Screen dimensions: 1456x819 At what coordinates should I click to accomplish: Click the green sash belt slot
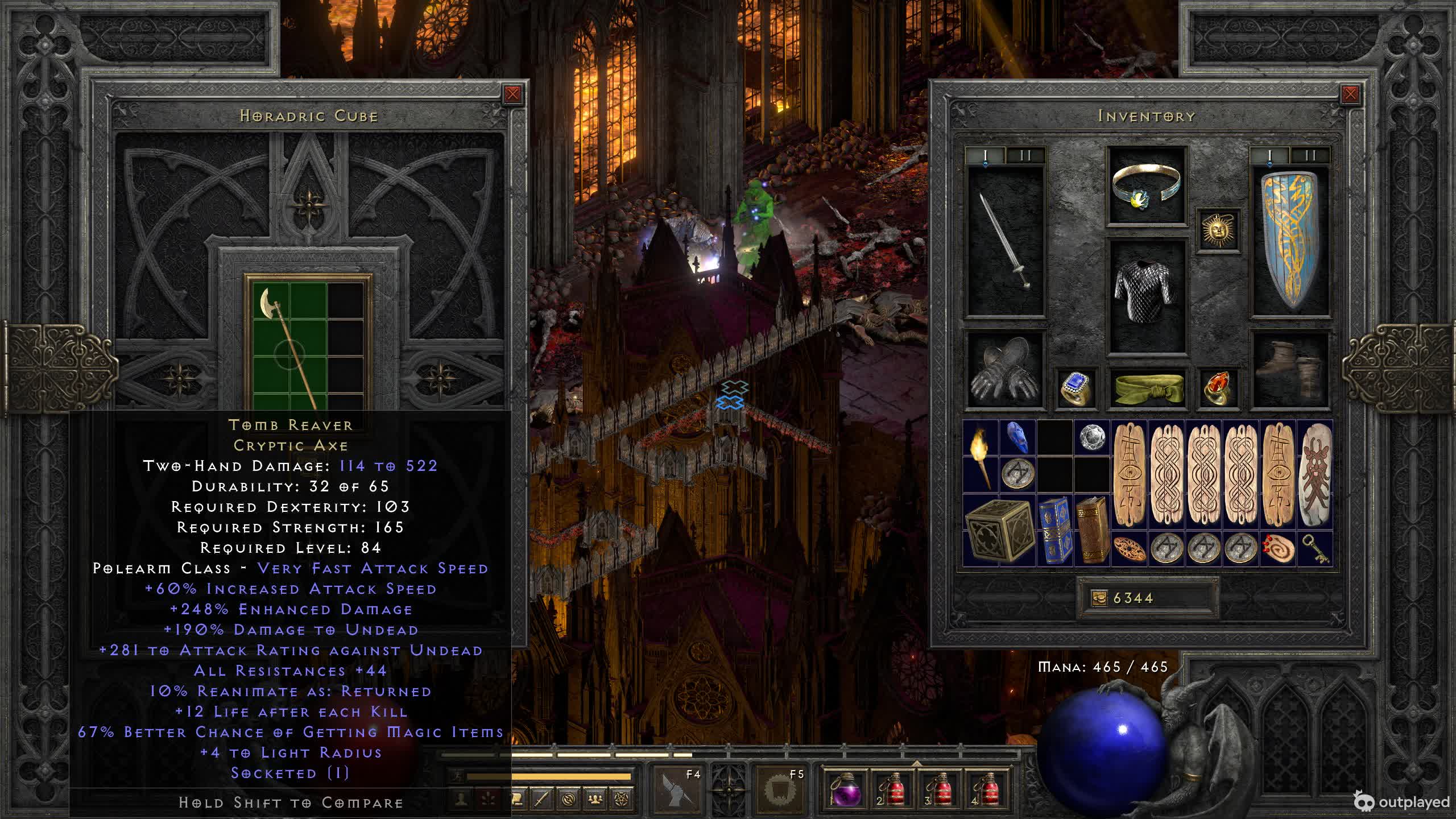(1147, 387)
